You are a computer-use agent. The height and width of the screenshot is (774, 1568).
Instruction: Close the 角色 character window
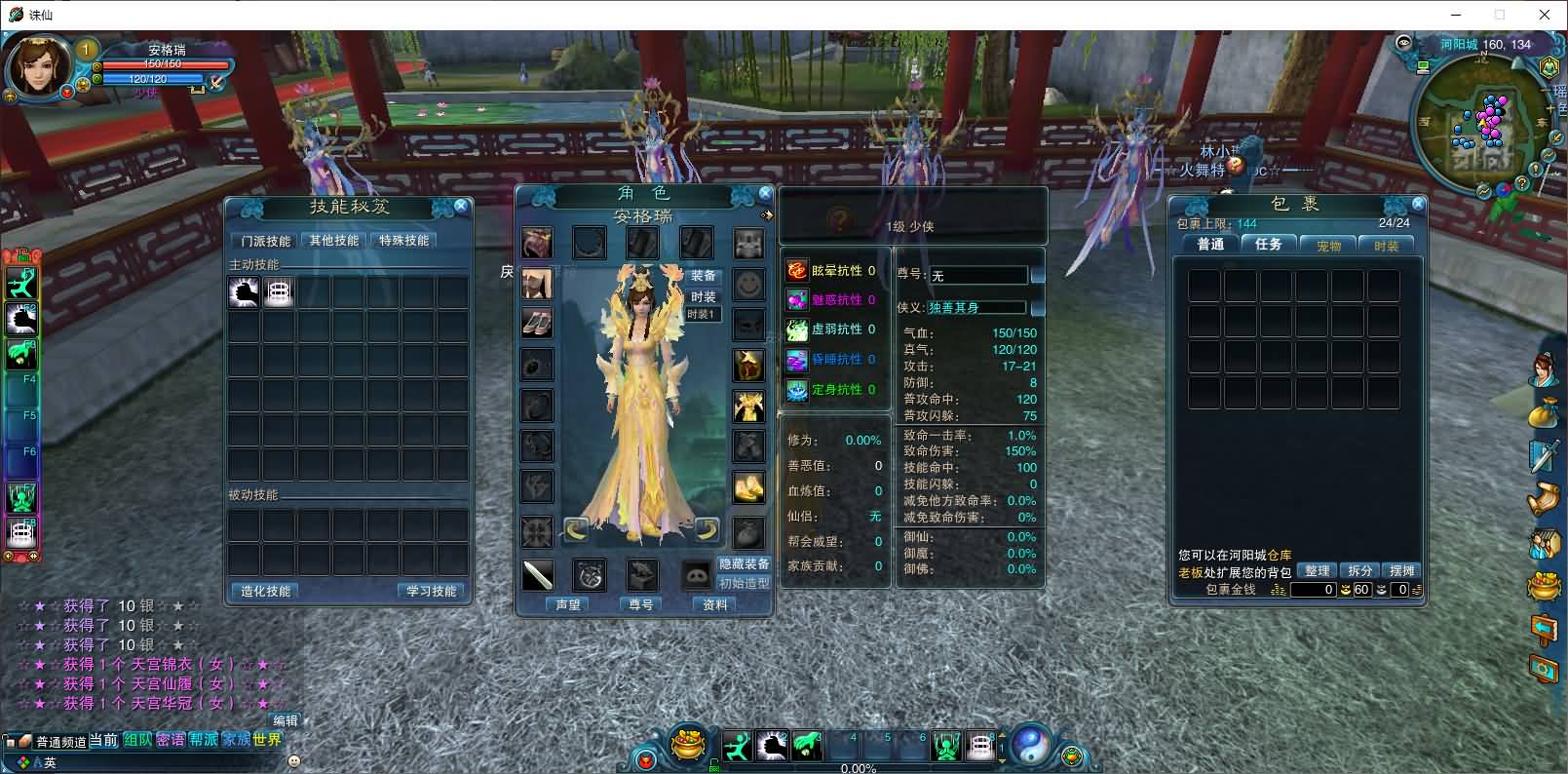765,193
